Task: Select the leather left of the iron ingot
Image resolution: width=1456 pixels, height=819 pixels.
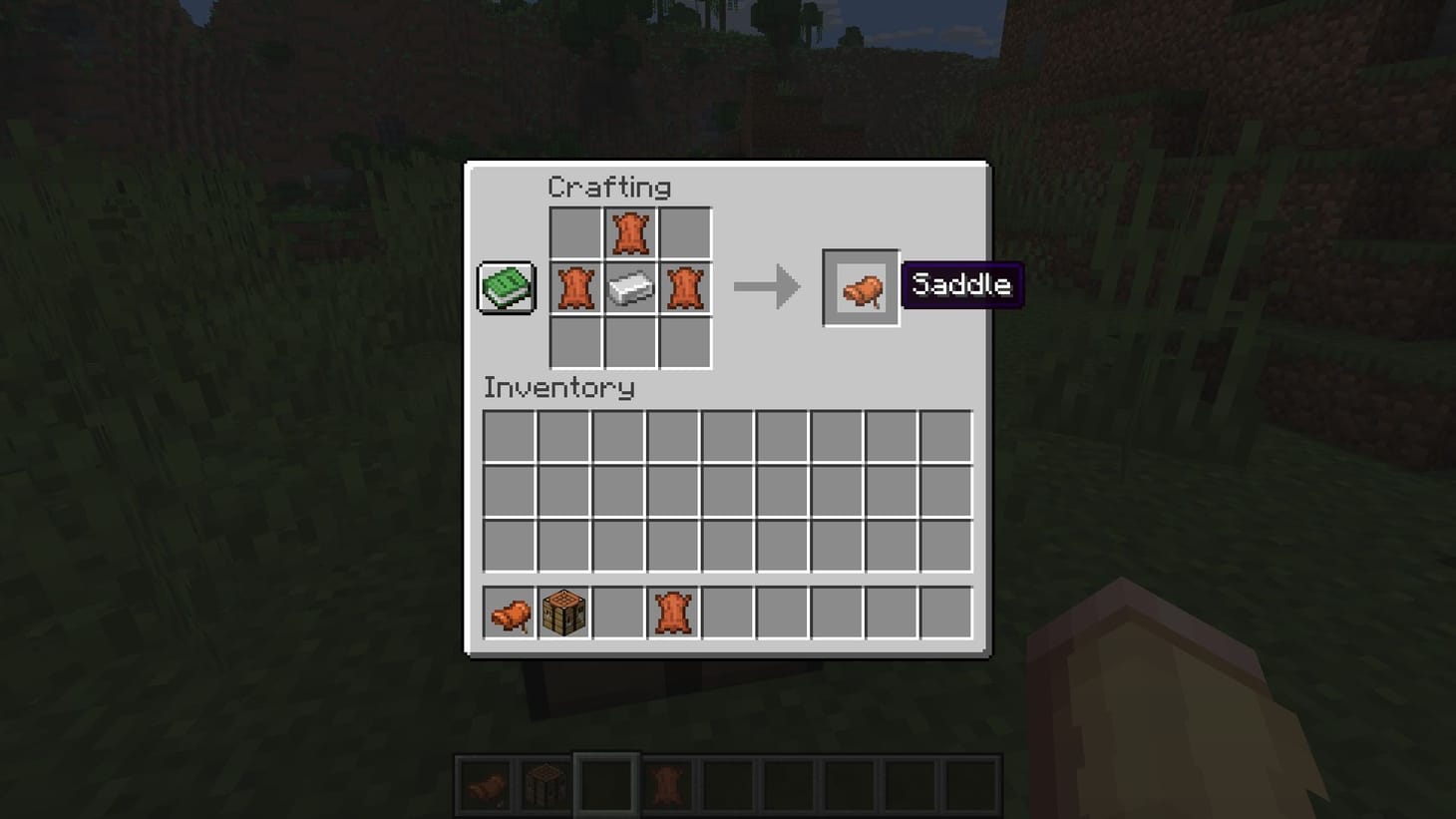Action: 575,288
